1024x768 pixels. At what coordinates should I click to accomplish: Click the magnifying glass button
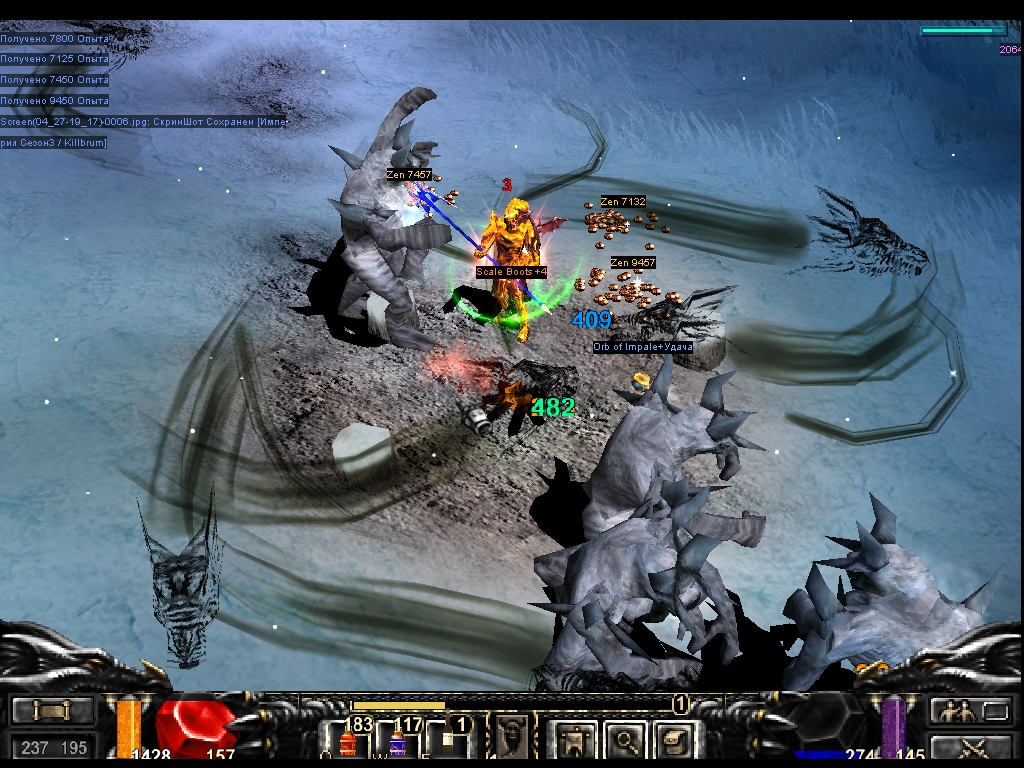point(627,742)
